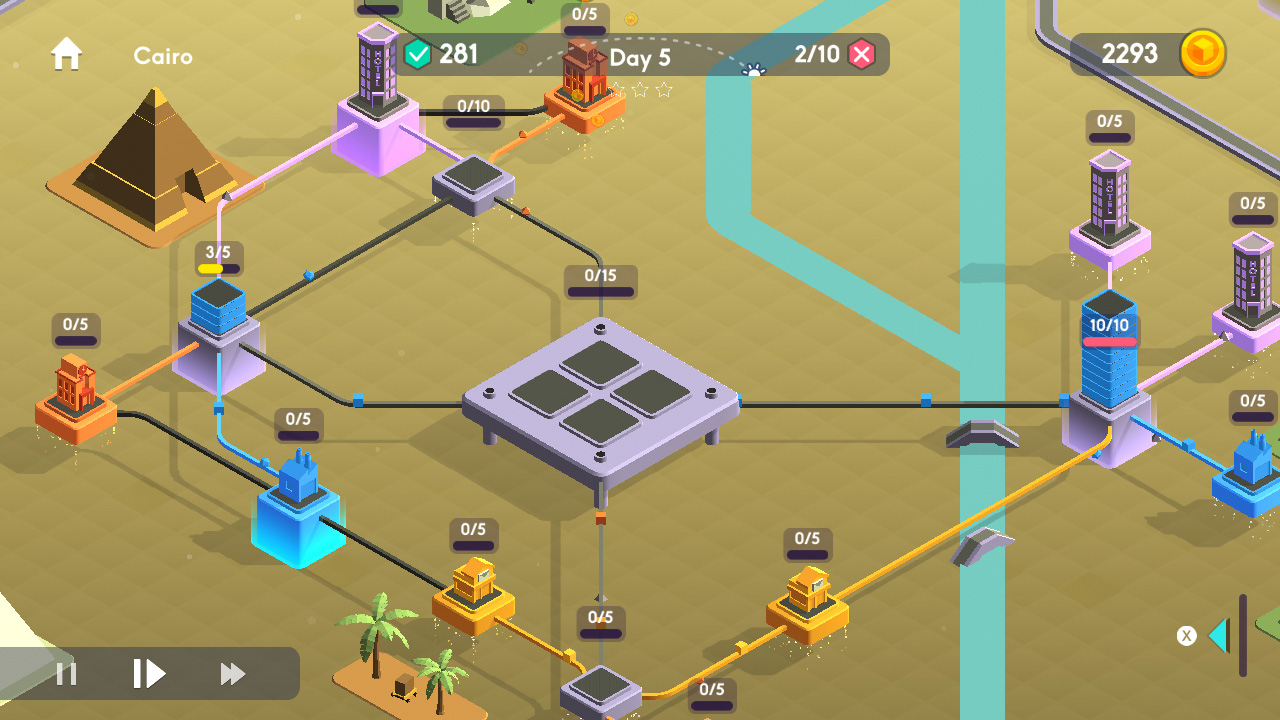Click the white X dismiss circle
The image size is (1280, 720).
pos(1186,635)
